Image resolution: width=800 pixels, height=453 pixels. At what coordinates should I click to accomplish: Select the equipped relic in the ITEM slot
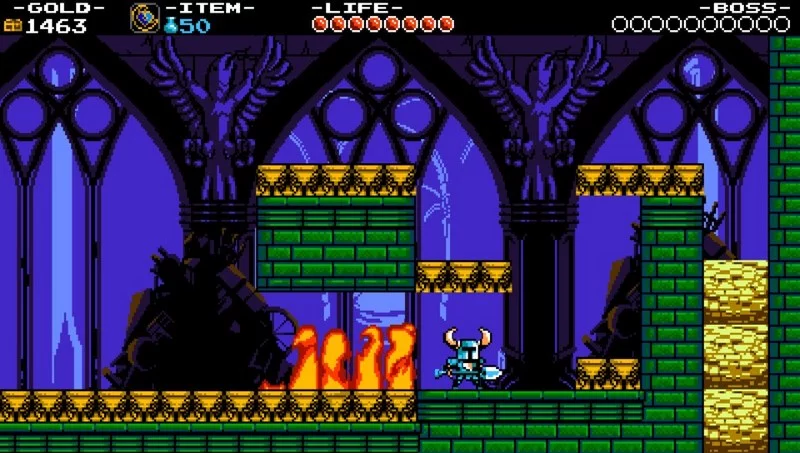click(144, 18)
